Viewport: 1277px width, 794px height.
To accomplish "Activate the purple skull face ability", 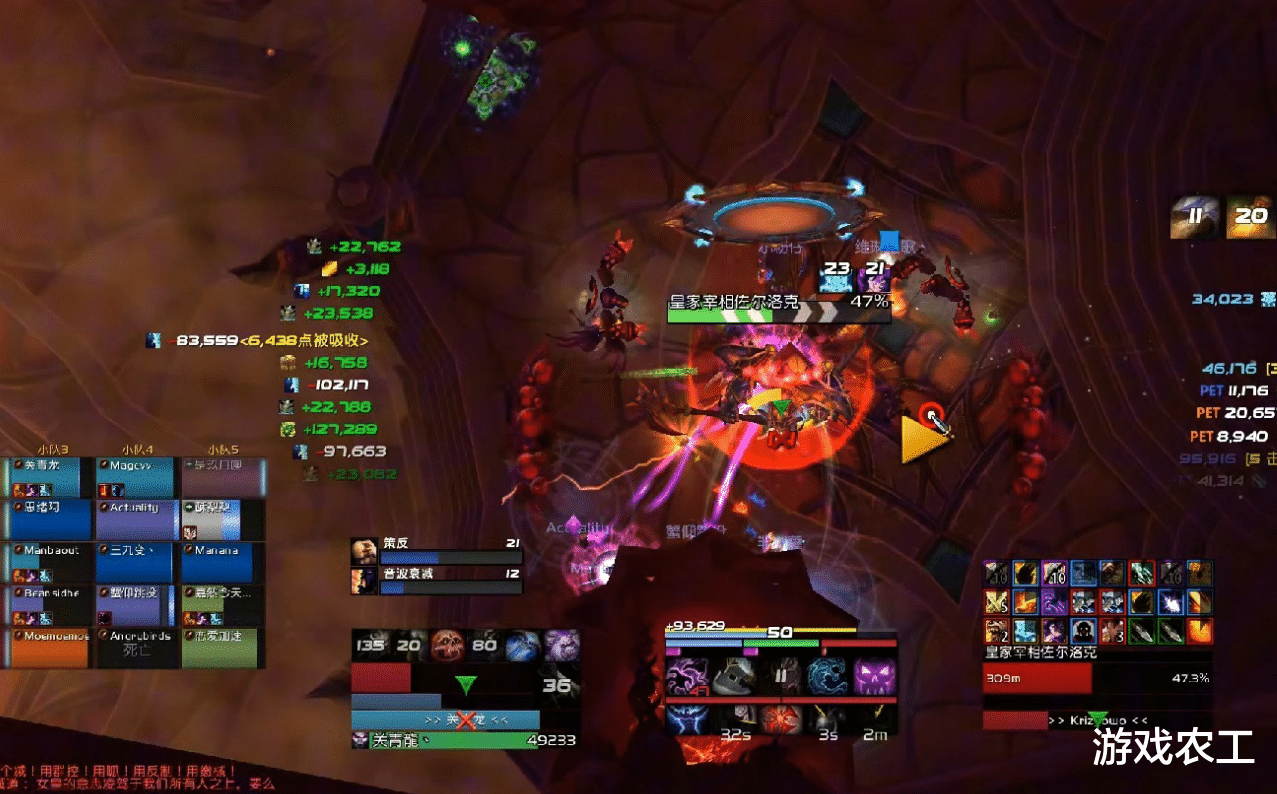I will pyautogui.click(x=875, y=676).
